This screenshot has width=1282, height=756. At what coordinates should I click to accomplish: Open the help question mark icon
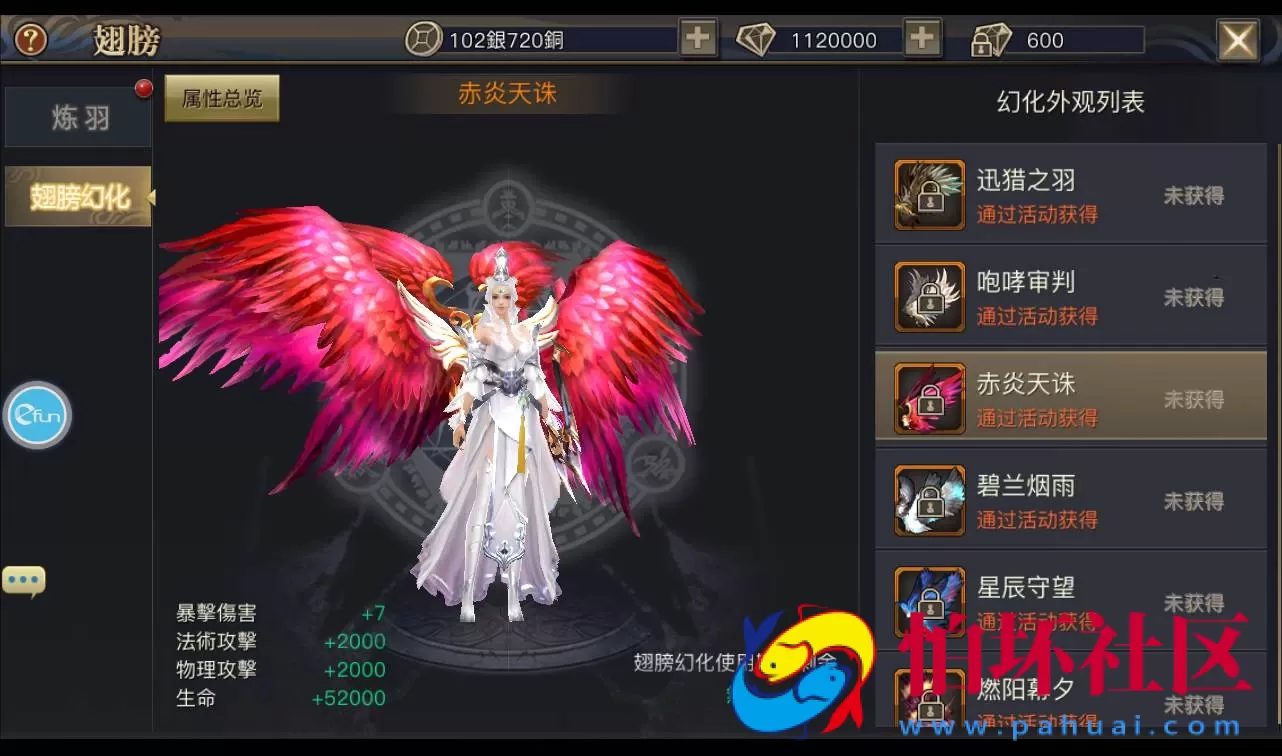pyautogui.click(x=30, y=40)
